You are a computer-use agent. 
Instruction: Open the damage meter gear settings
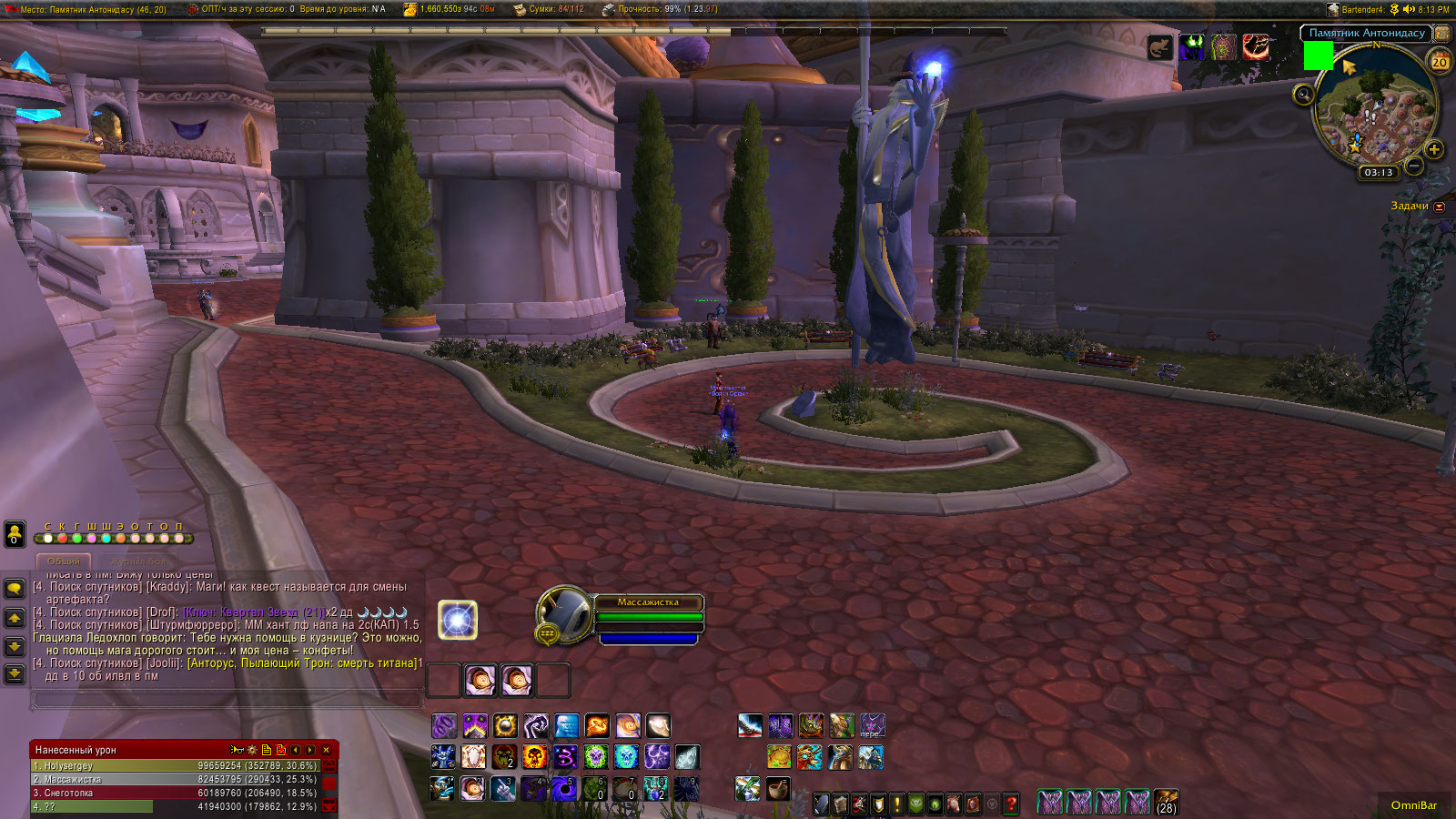coord(252,750)
